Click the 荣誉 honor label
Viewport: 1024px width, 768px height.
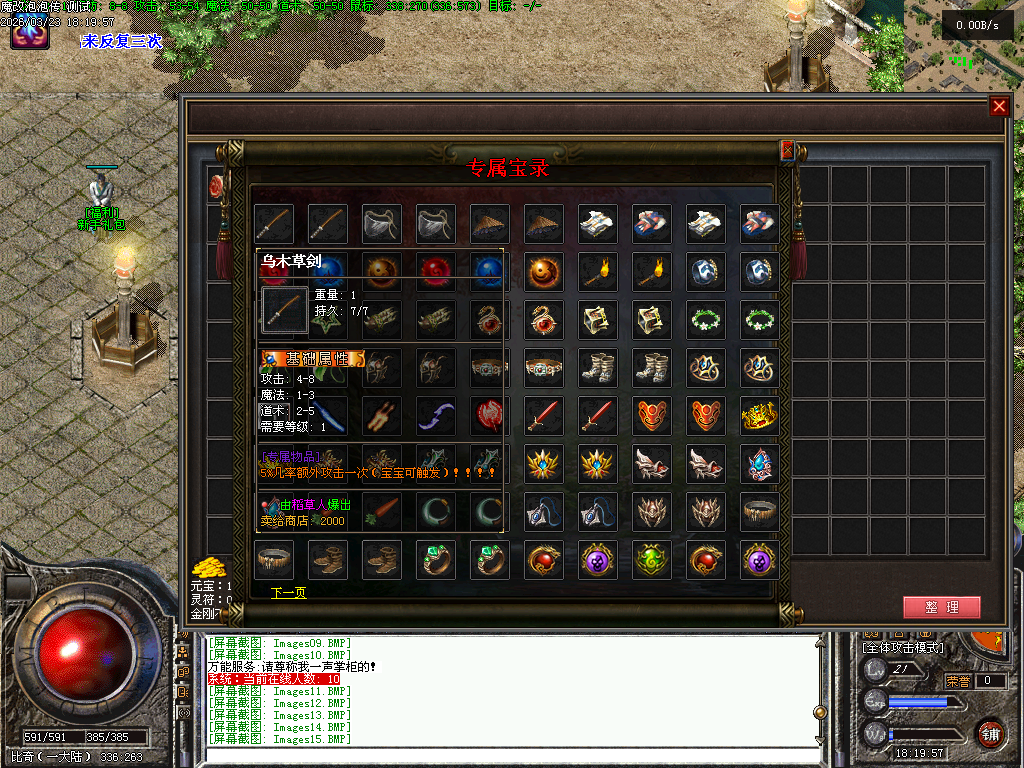tap(958, 682)
